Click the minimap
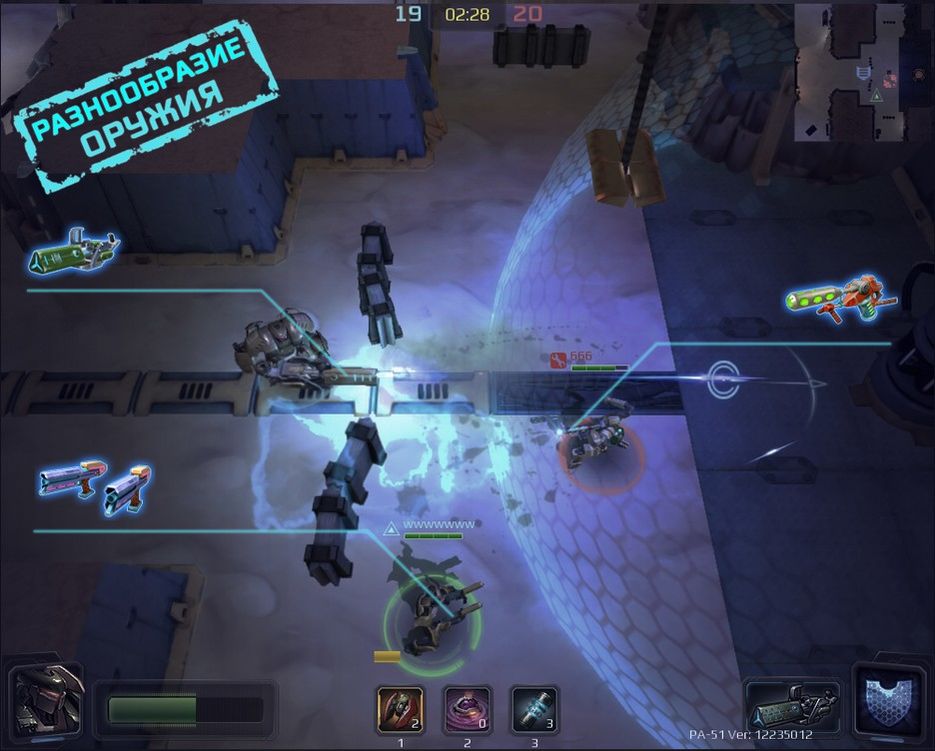 click(x=863, y=72)
